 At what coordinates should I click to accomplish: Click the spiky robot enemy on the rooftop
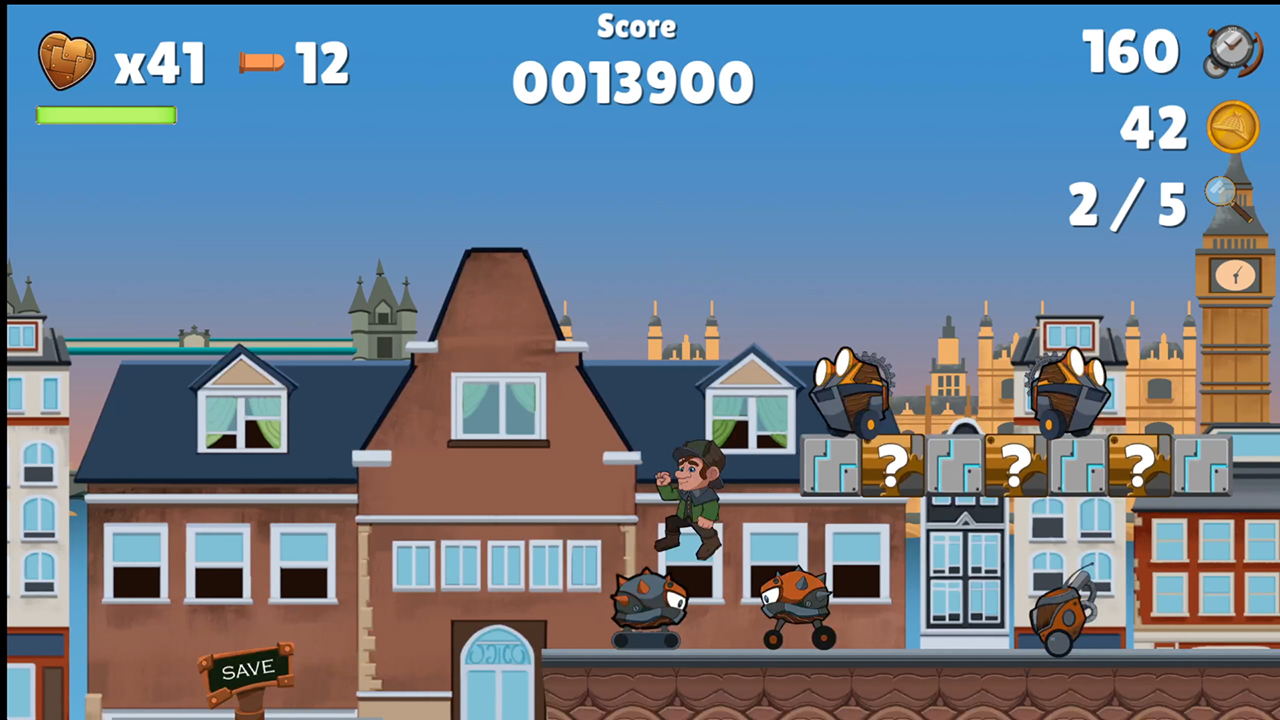pyautogui.click(x=650, y=603)
